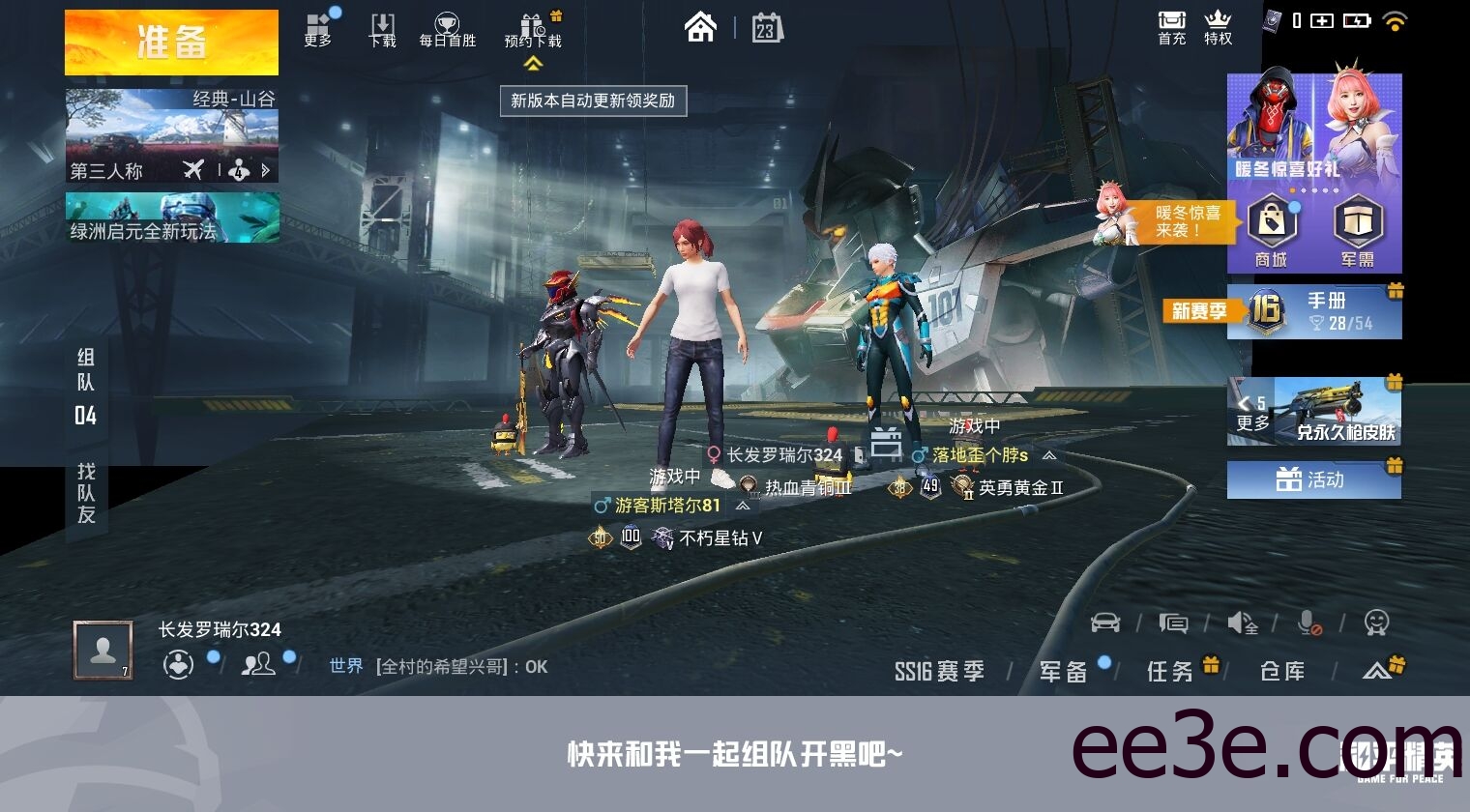The image size is (1470, 812).
Task: Open the 仓库 warehouse tab
Action: click(1281, 670)
